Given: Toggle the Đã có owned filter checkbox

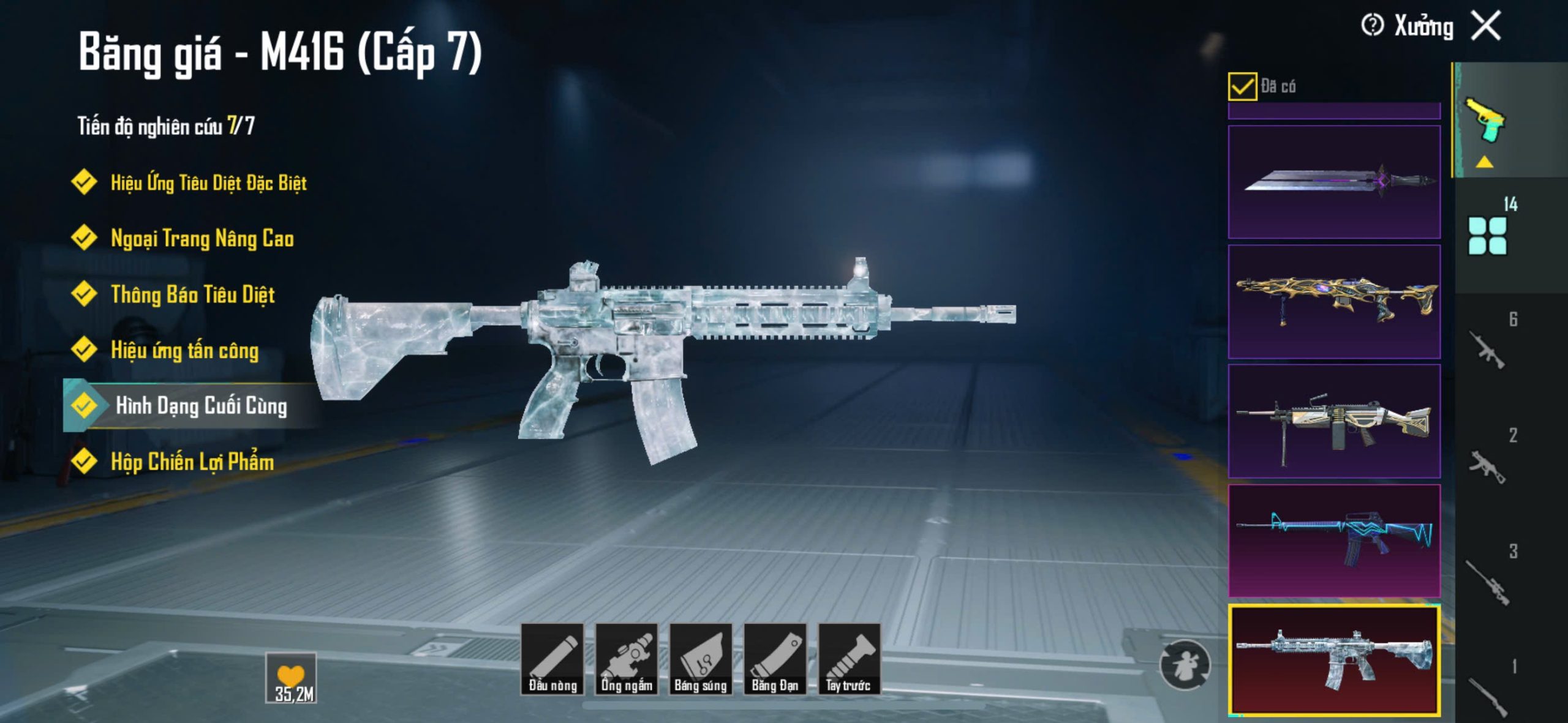Looking at the screenshot, I should [x=1242, y=86].
